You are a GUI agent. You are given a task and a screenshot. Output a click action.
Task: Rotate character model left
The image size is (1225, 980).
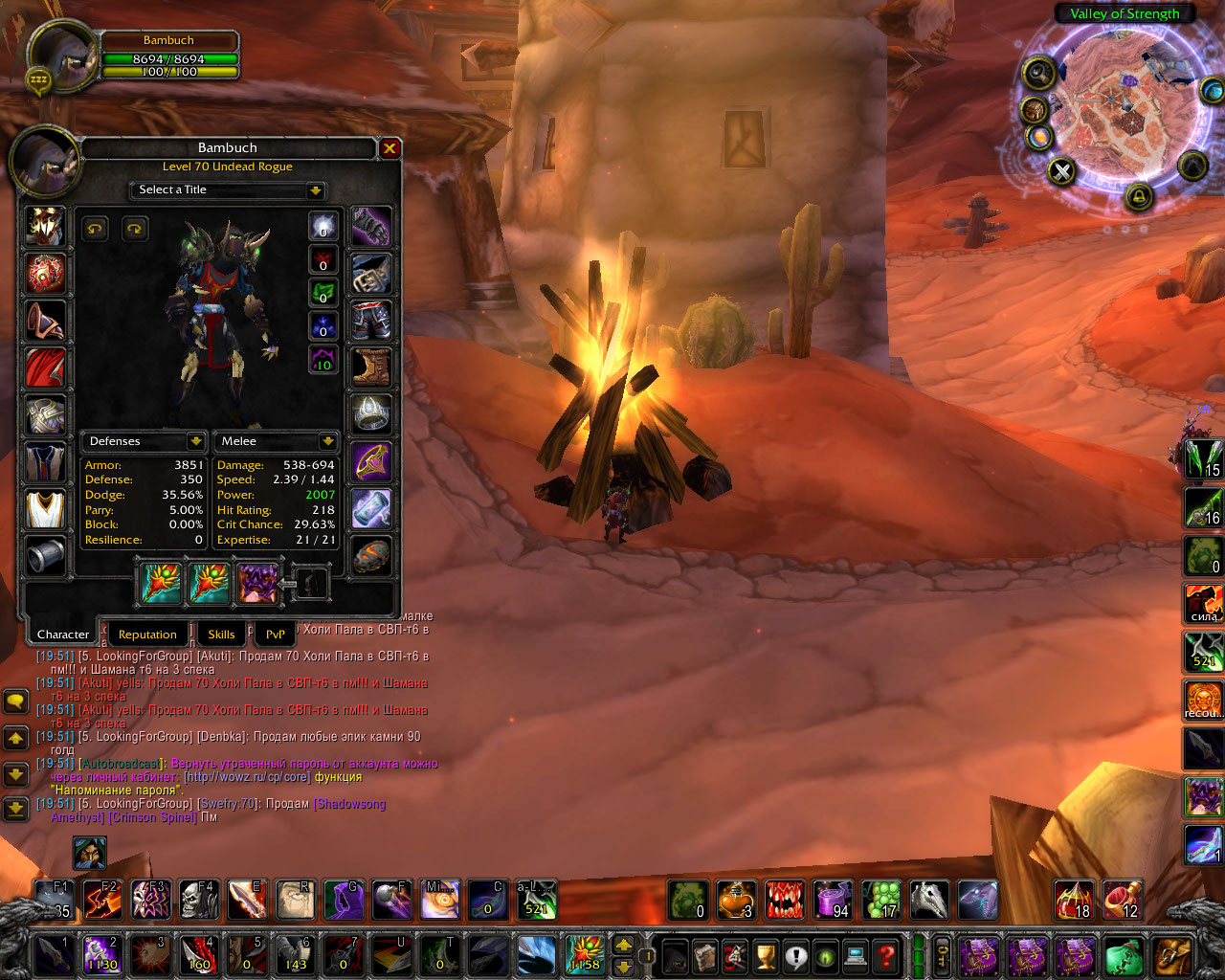[x=95, y=228]
